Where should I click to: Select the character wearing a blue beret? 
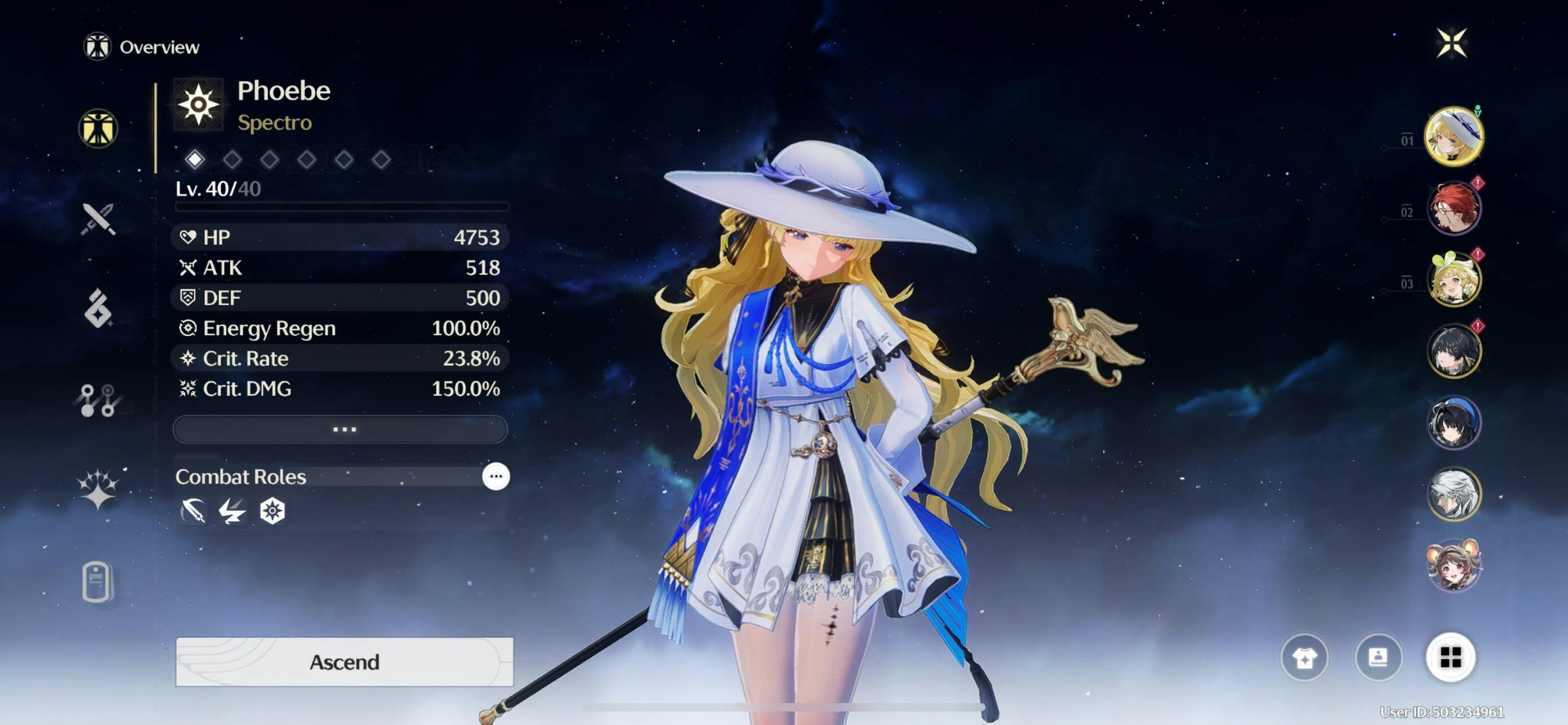click(1453, 422)
